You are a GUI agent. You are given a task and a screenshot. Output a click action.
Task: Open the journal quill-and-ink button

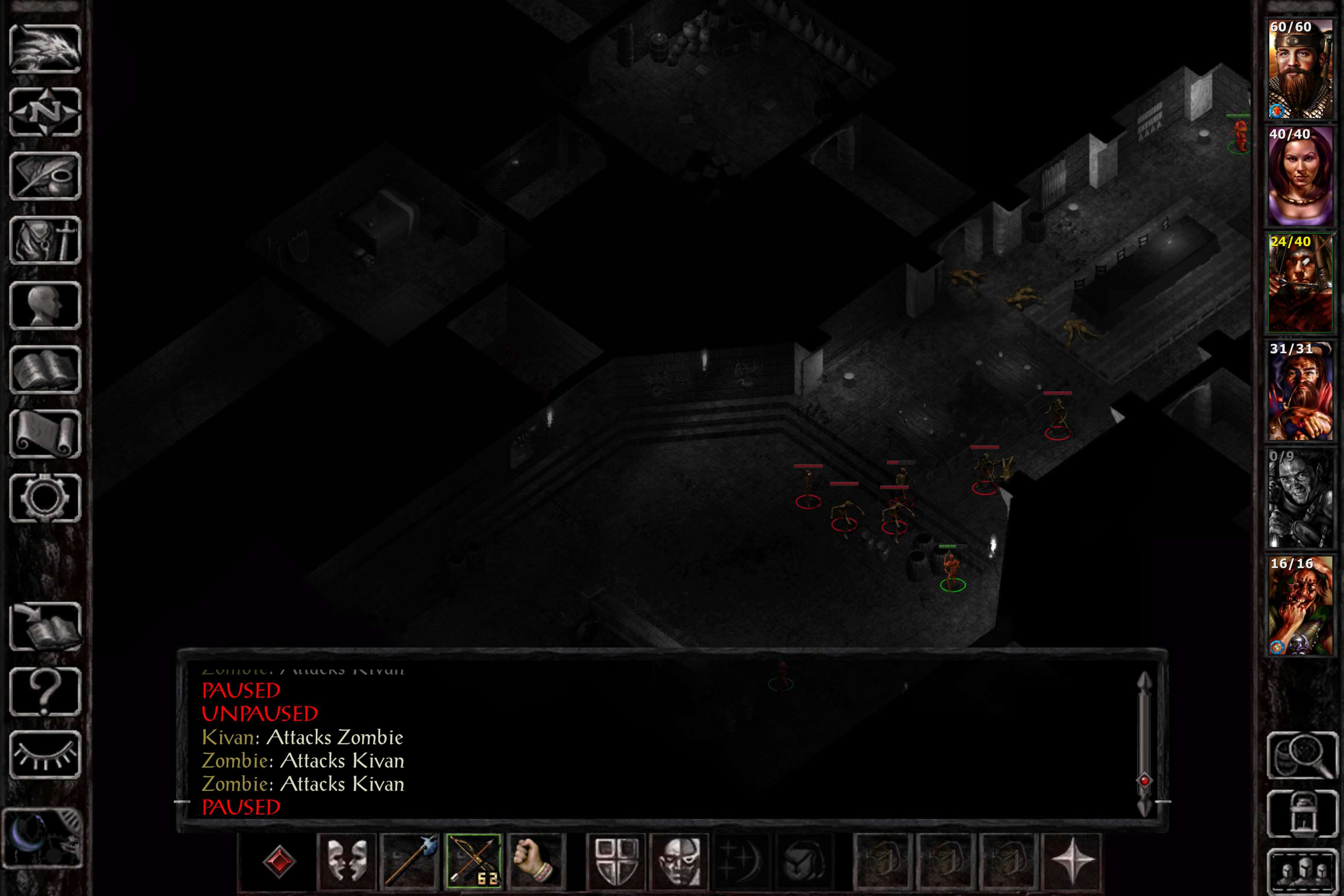click(45, 176)
